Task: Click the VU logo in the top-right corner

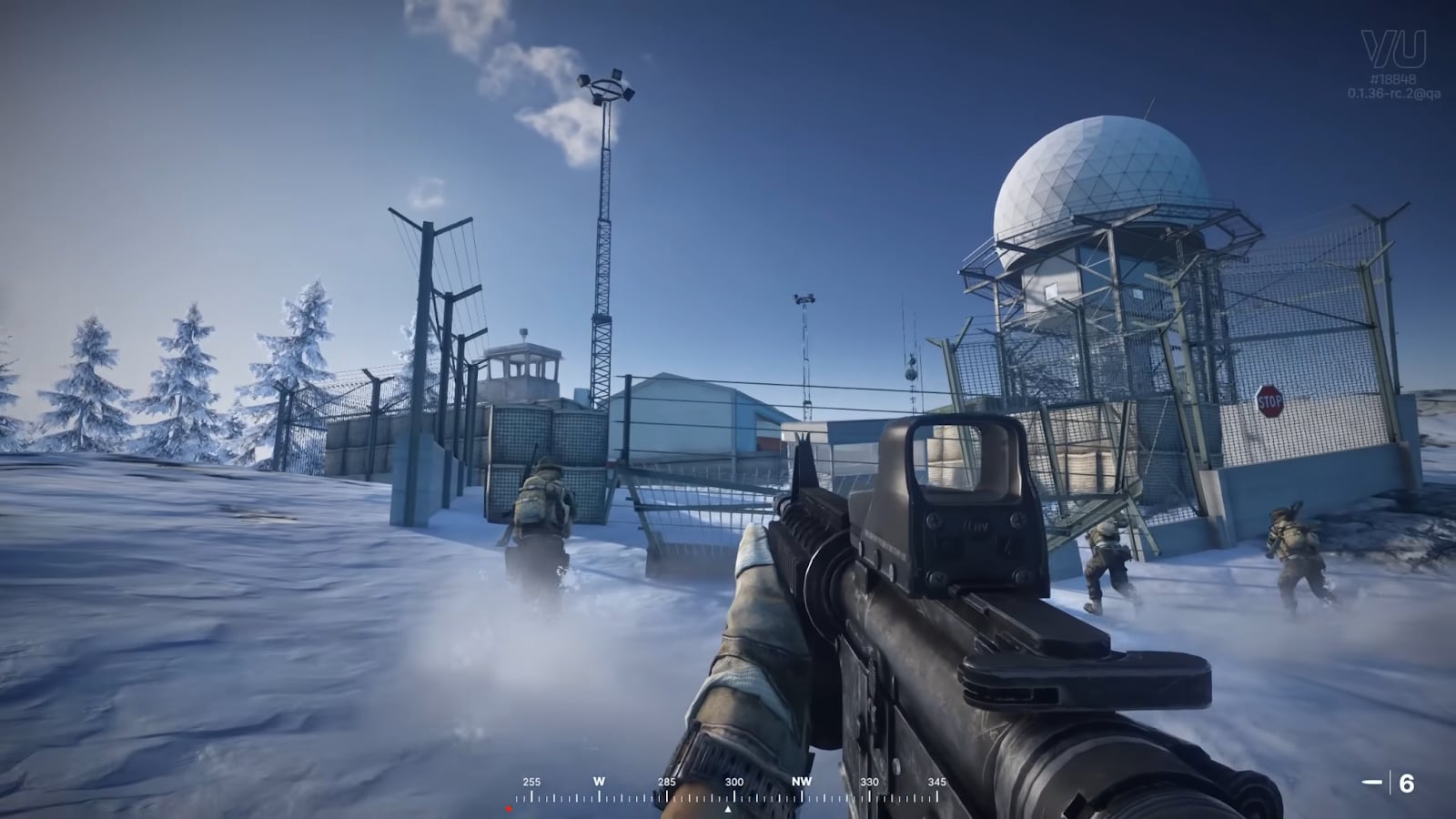Action: (x=1393, y=48)
